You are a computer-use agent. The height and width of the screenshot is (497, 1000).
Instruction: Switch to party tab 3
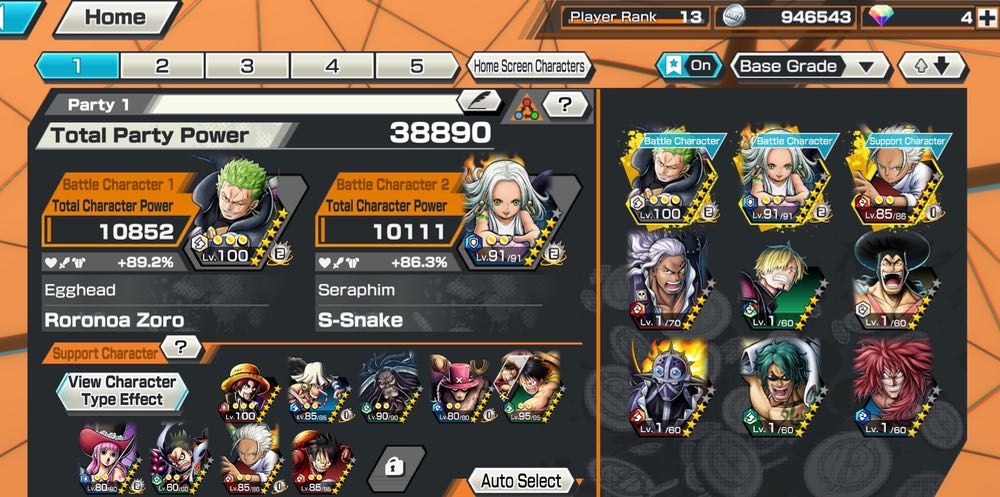click(x=247, y=66)
